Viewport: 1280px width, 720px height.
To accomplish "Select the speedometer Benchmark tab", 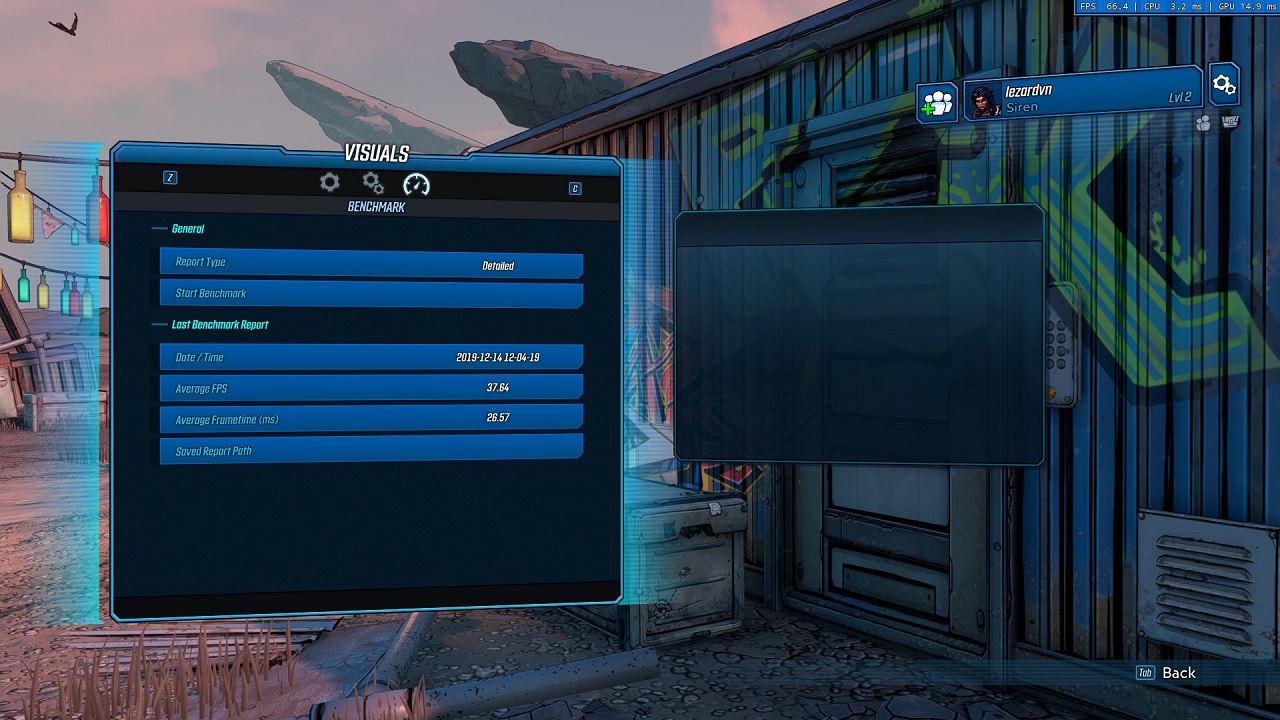I will 416,184.
